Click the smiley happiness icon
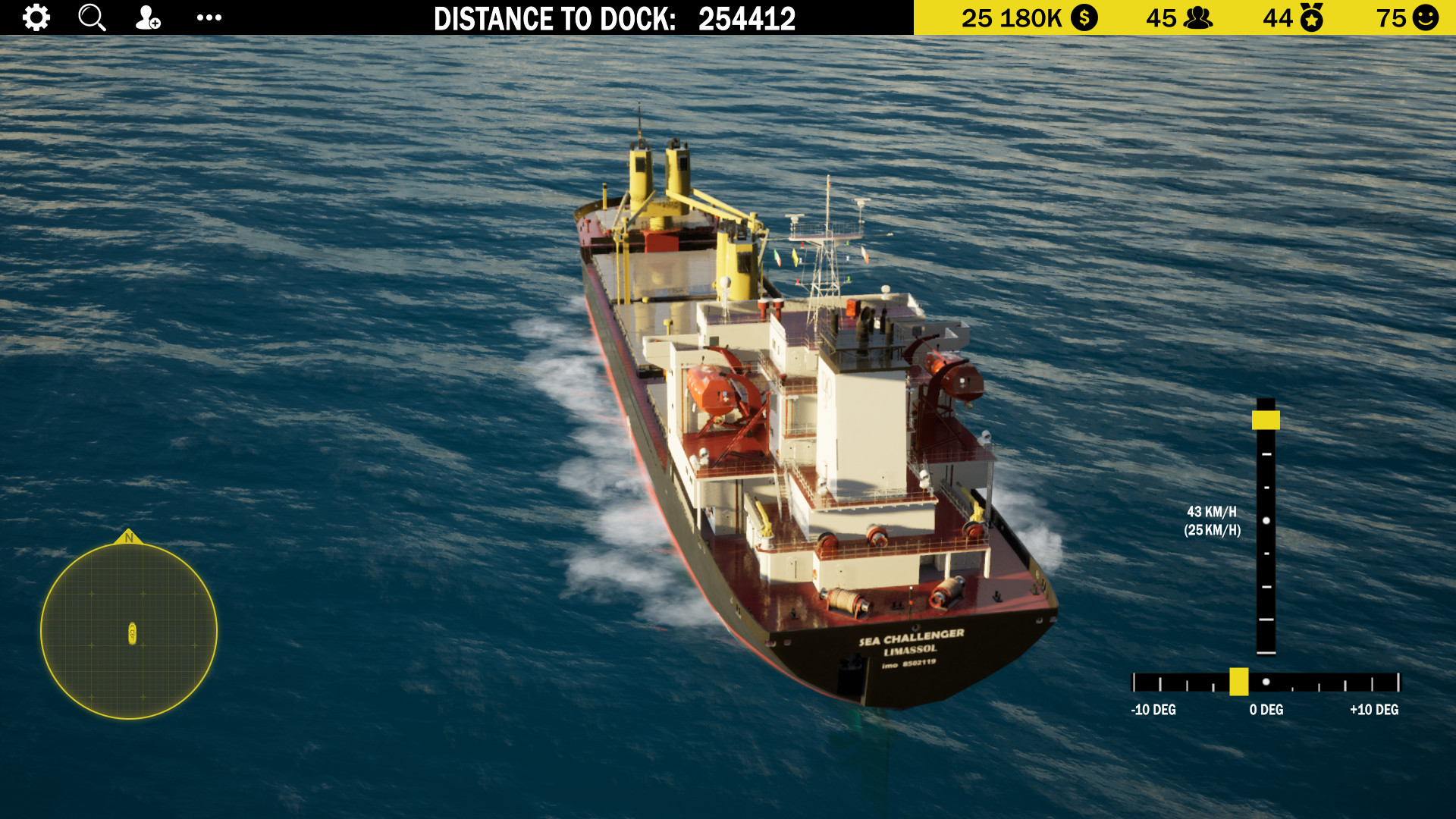 [1426, 17]
